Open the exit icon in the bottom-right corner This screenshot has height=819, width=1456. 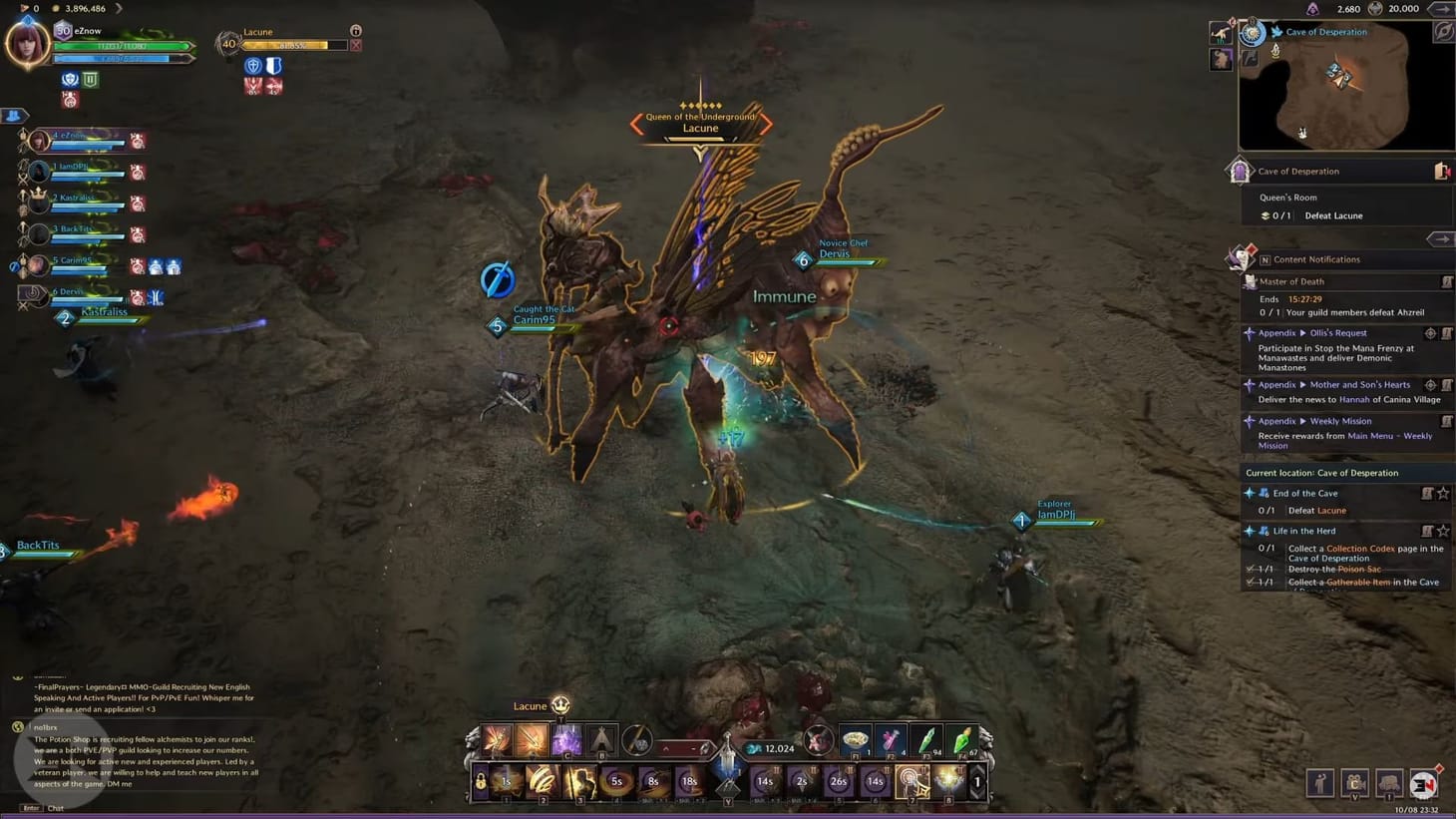pos(1420,784)
